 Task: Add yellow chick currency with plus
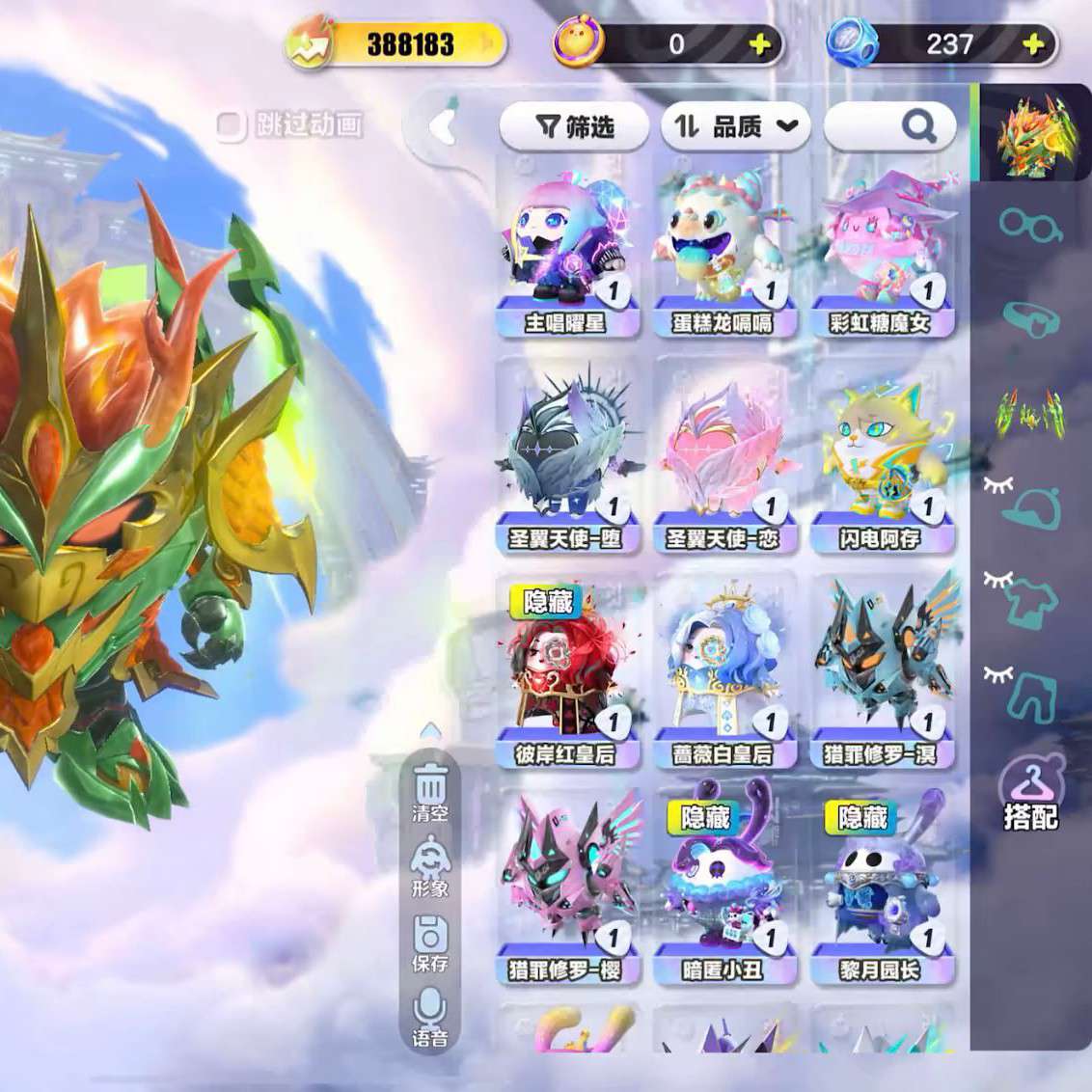coord(760,44)
